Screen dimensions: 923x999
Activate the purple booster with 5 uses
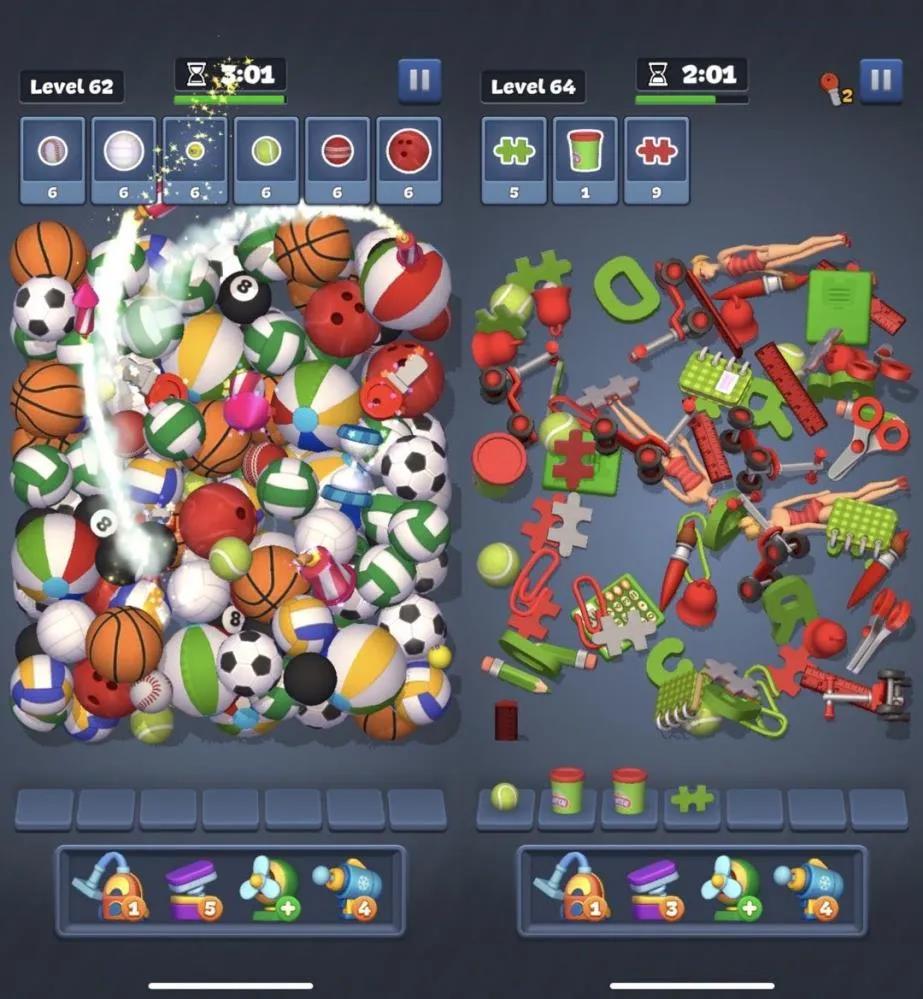pyautogui.click(x=191, y=890)
